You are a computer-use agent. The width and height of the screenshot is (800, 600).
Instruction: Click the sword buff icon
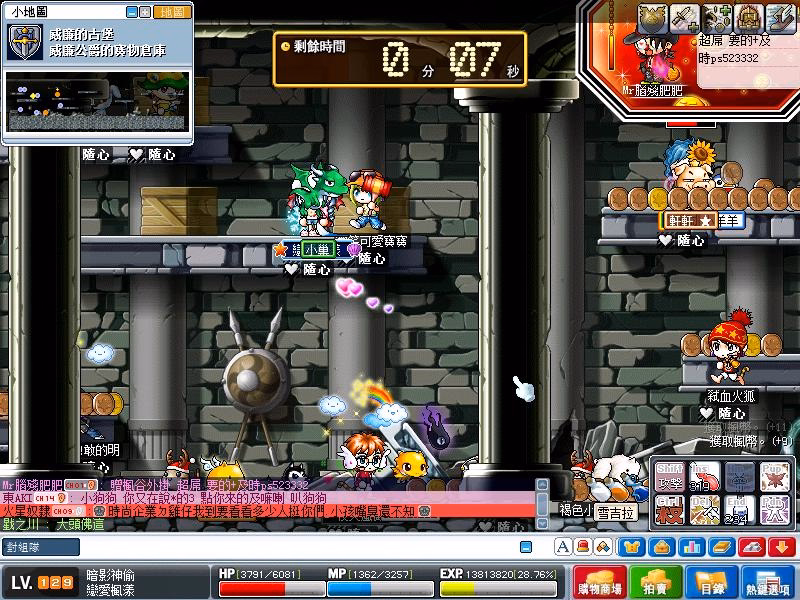(x=685, y=17)
